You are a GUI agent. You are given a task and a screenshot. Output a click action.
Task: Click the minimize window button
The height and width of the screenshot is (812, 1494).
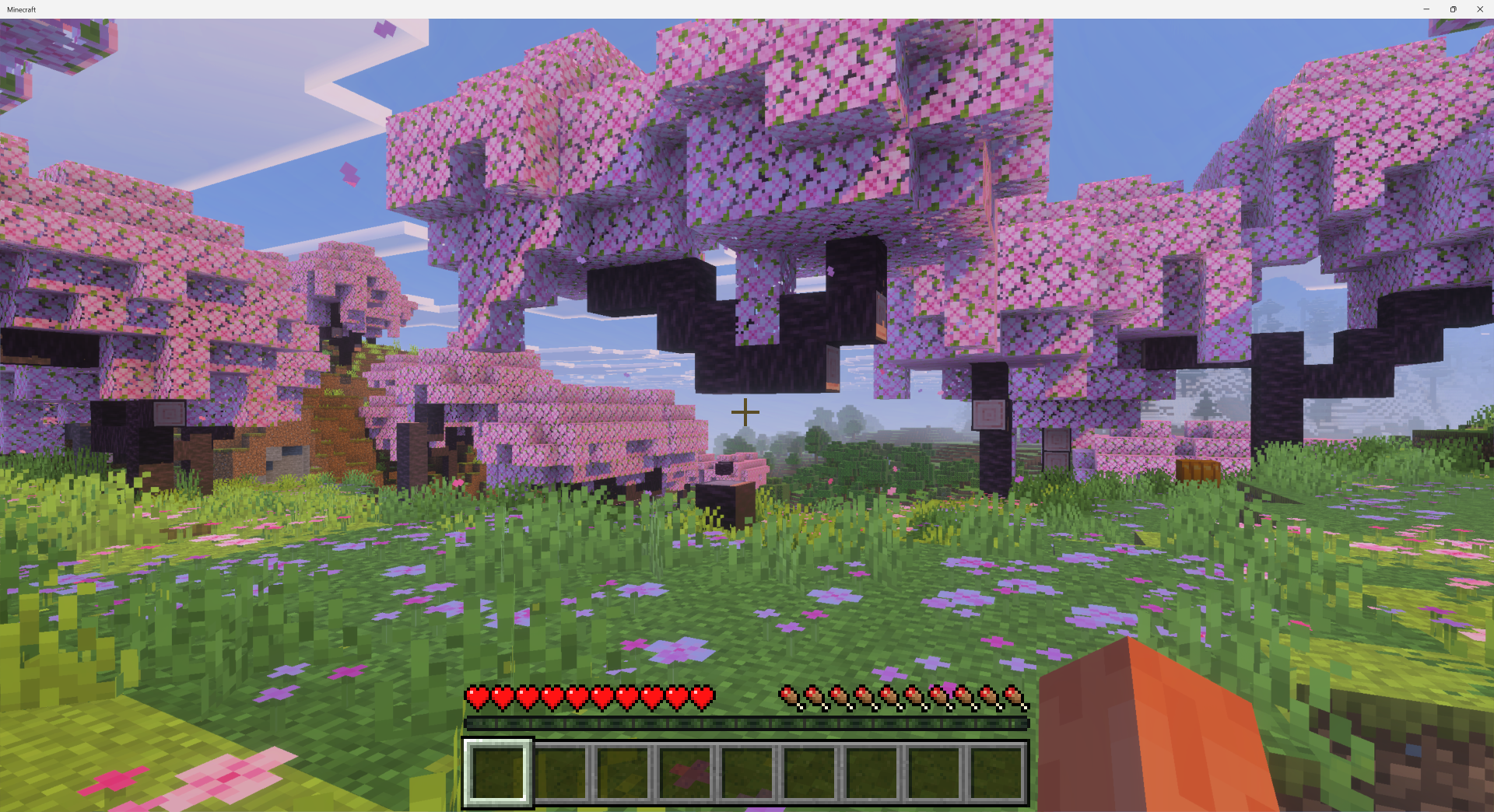tap(1426, 9)
